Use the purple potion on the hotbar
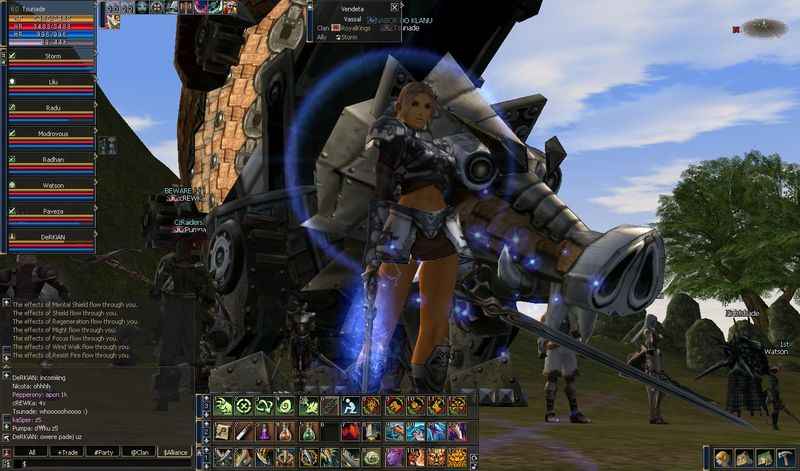The width and height of the screenshot is (800, 471). tap(263, 431)
